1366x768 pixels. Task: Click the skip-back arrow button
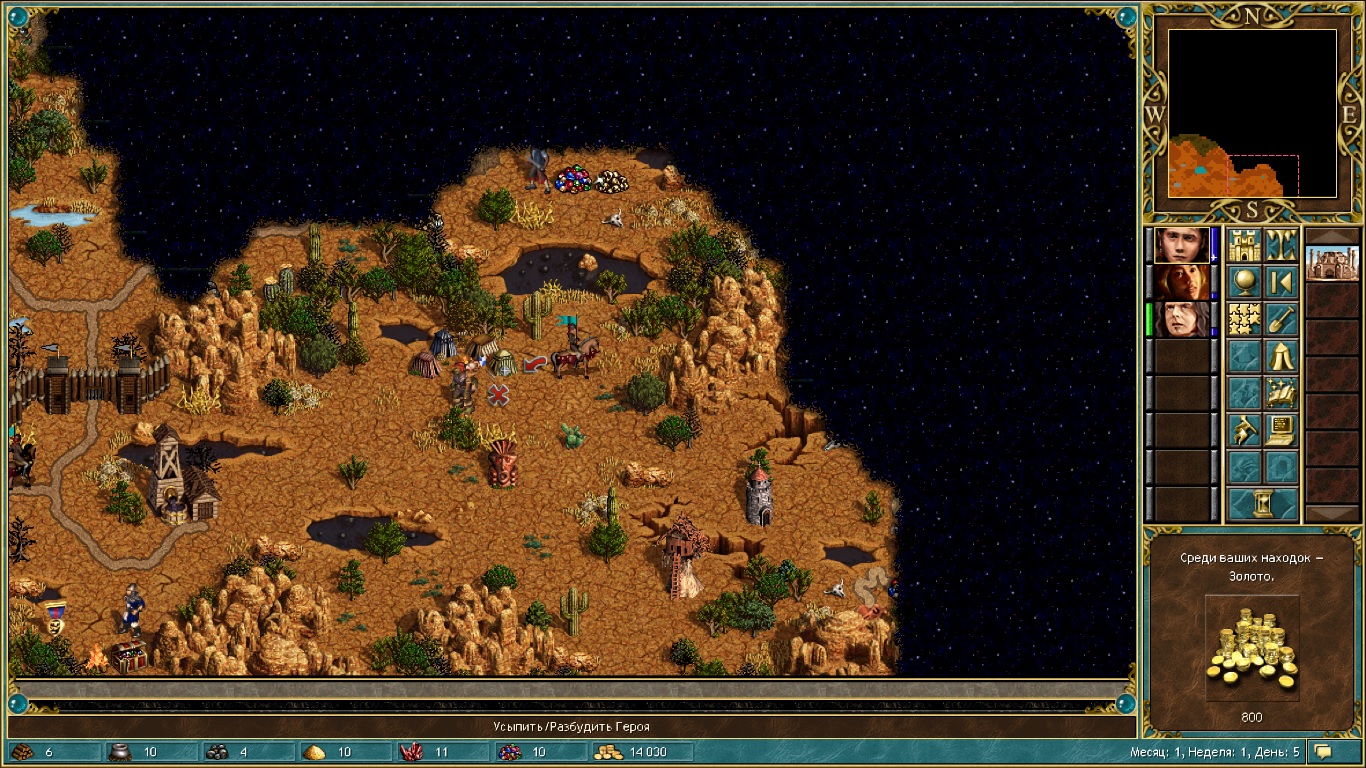[x=1281, y=282]
